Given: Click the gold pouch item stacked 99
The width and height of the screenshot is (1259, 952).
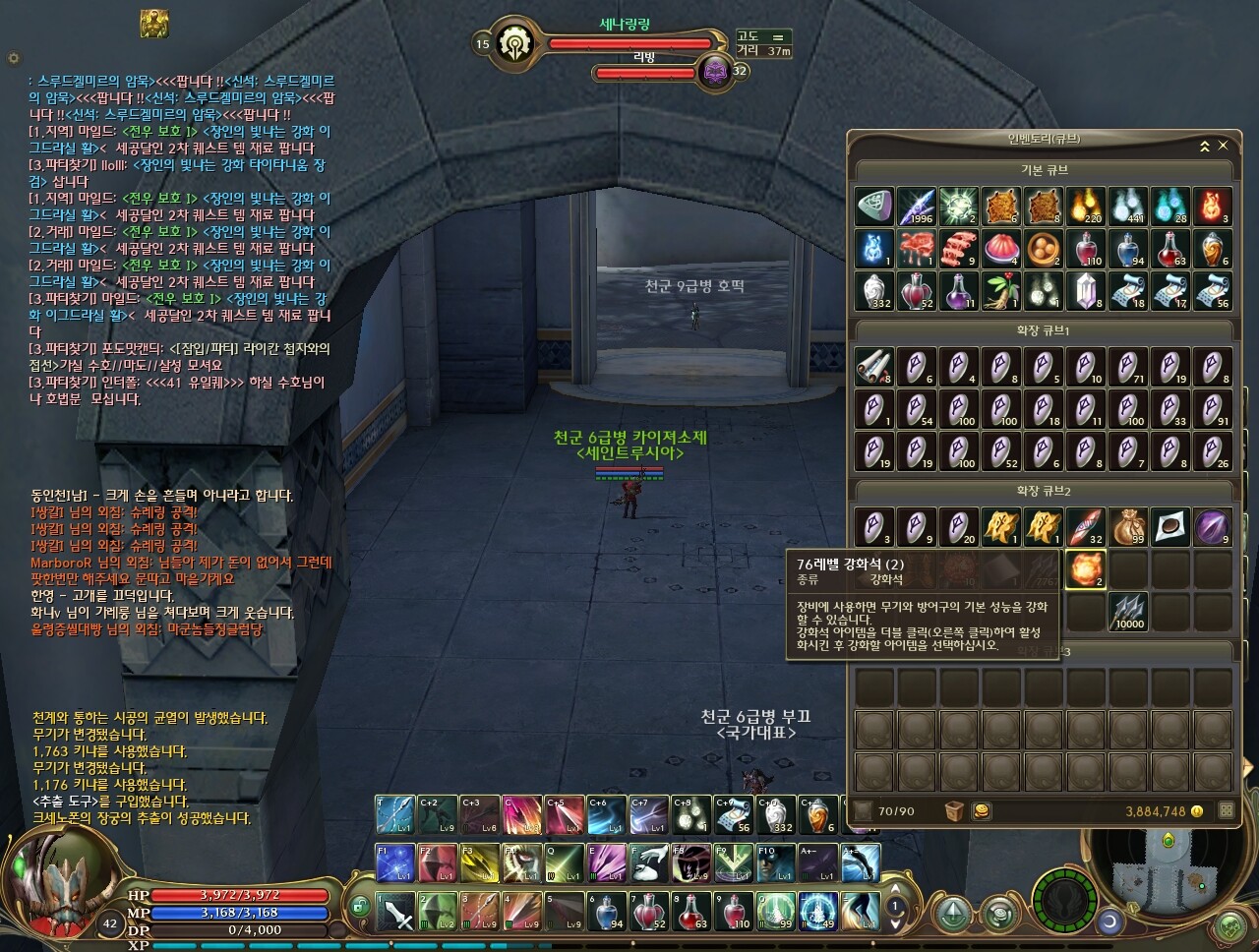Looking at the screenshot, I should click(1128, 527).
